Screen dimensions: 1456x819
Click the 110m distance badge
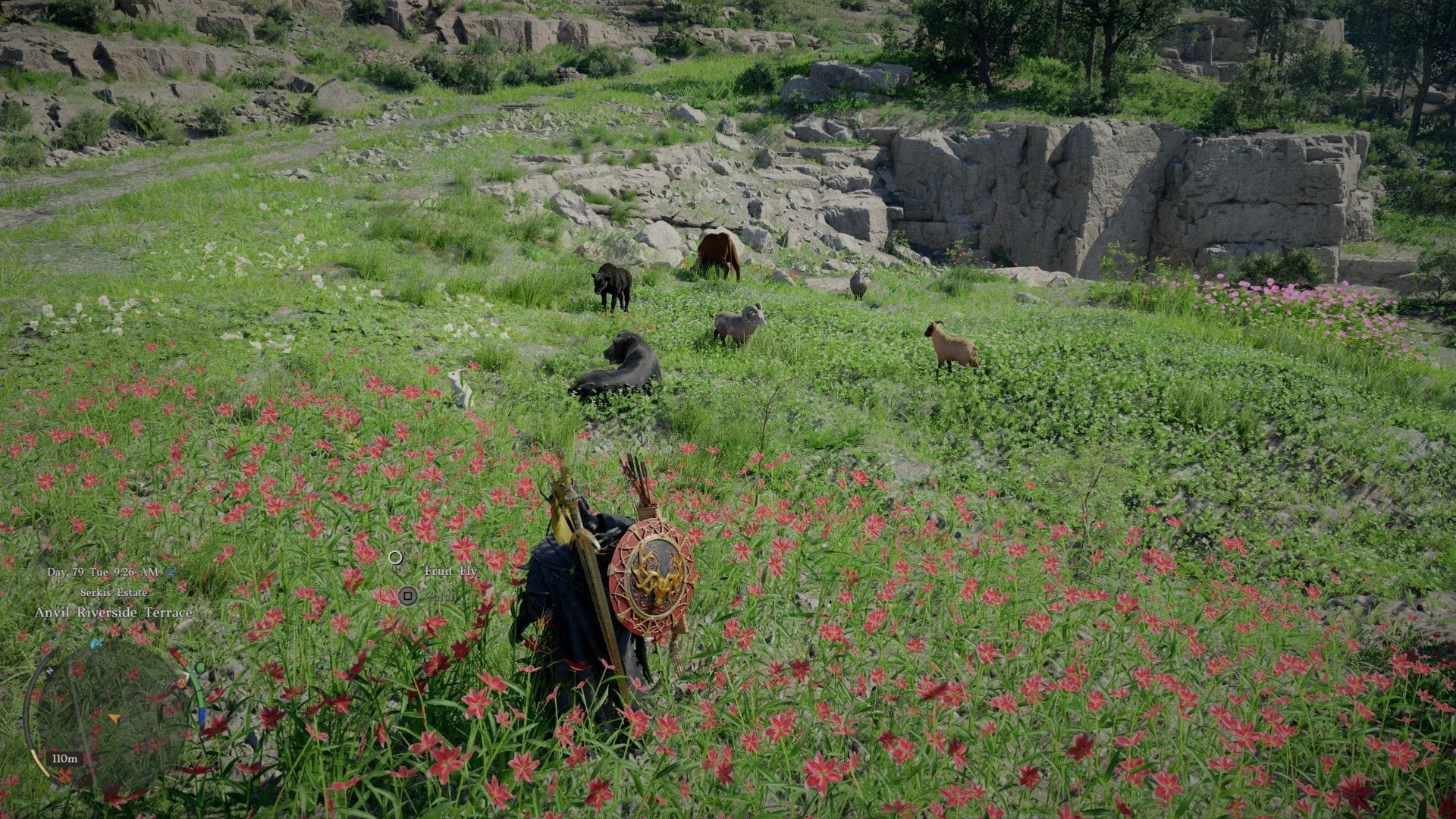(64, 758)
